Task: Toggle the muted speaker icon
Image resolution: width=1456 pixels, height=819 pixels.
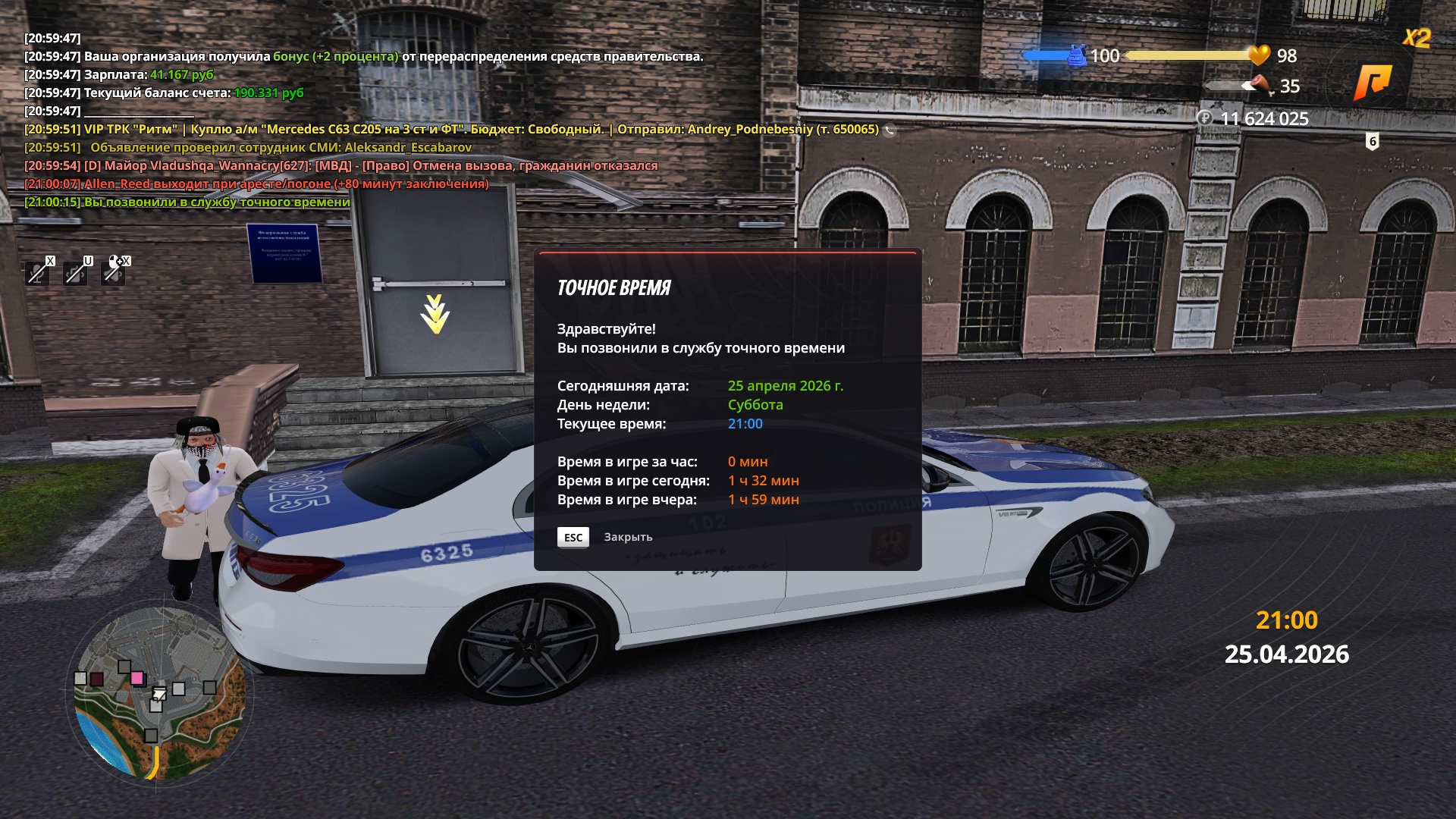Action: tap(114, 271)
